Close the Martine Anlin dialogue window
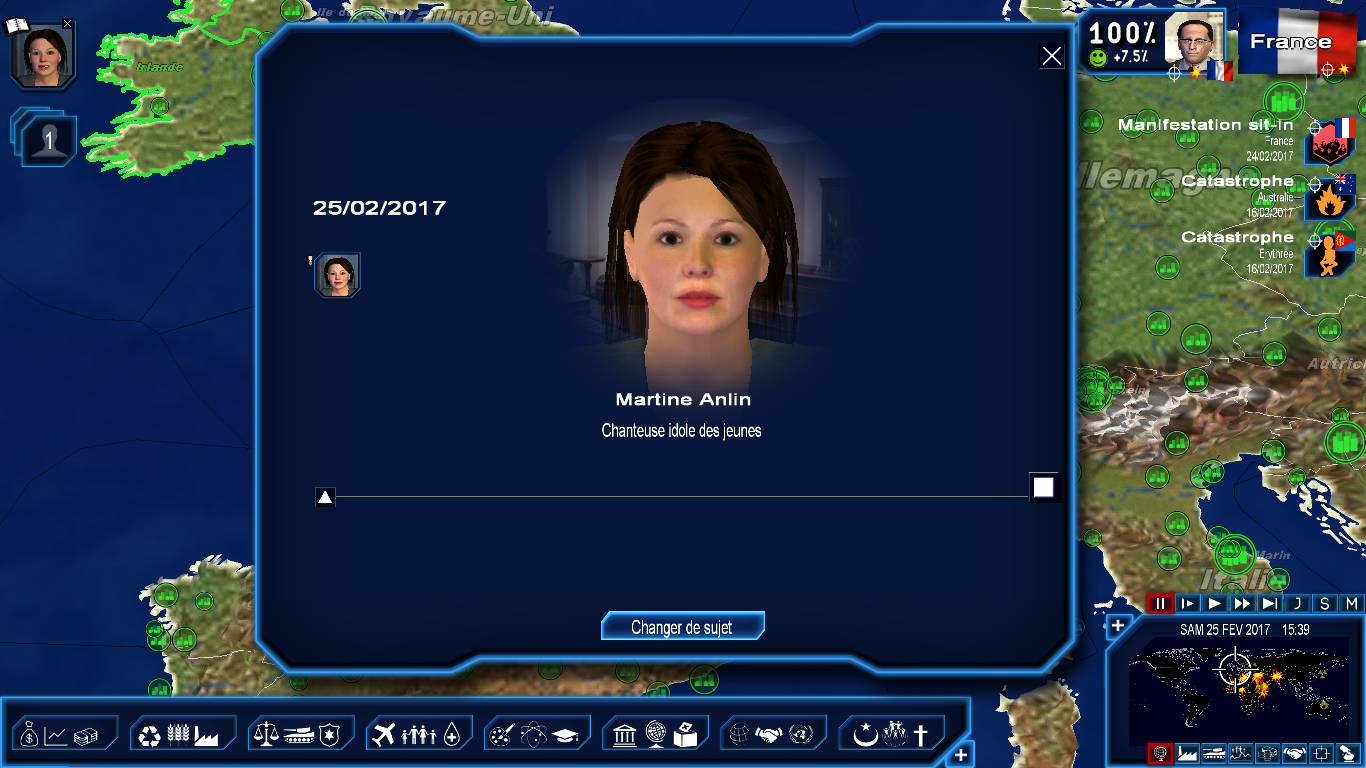Screen dimensions: 1366x768 pos(1051,57)
